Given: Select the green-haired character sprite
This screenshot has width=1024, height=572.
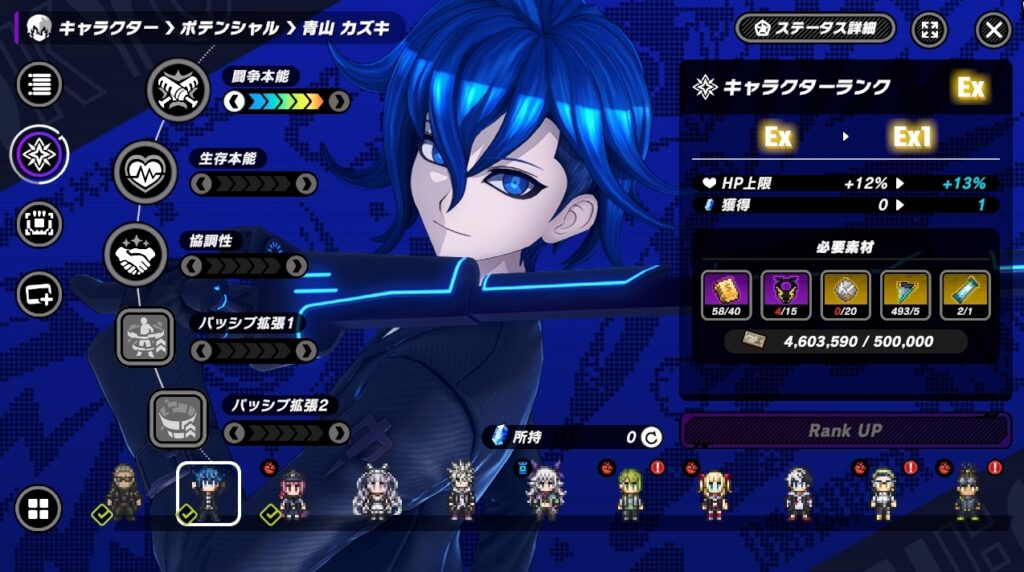Looking at the screenshot, I should (629, 495).
